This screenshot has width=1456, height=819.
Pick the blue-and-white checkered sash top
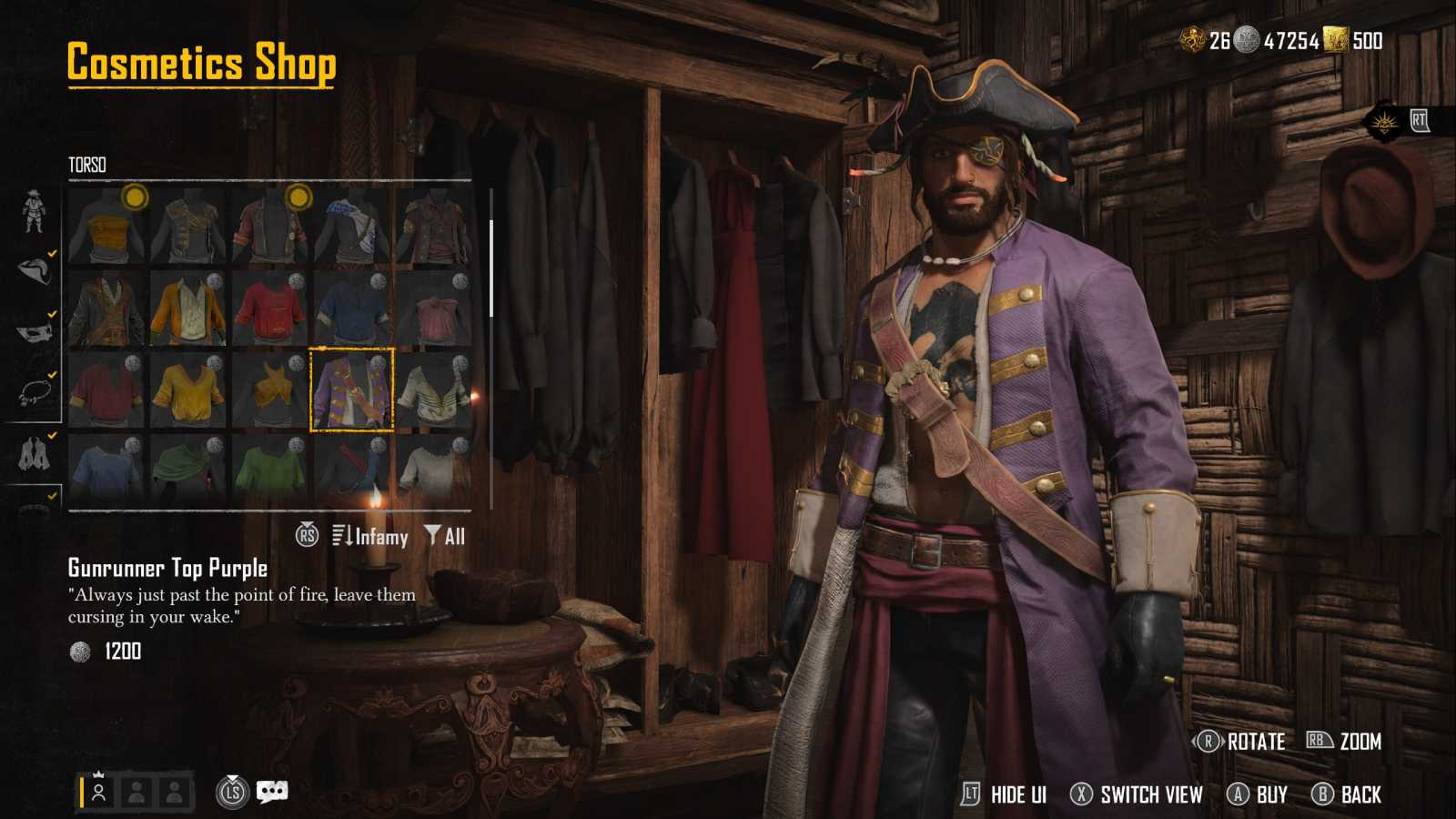[352, 226]
